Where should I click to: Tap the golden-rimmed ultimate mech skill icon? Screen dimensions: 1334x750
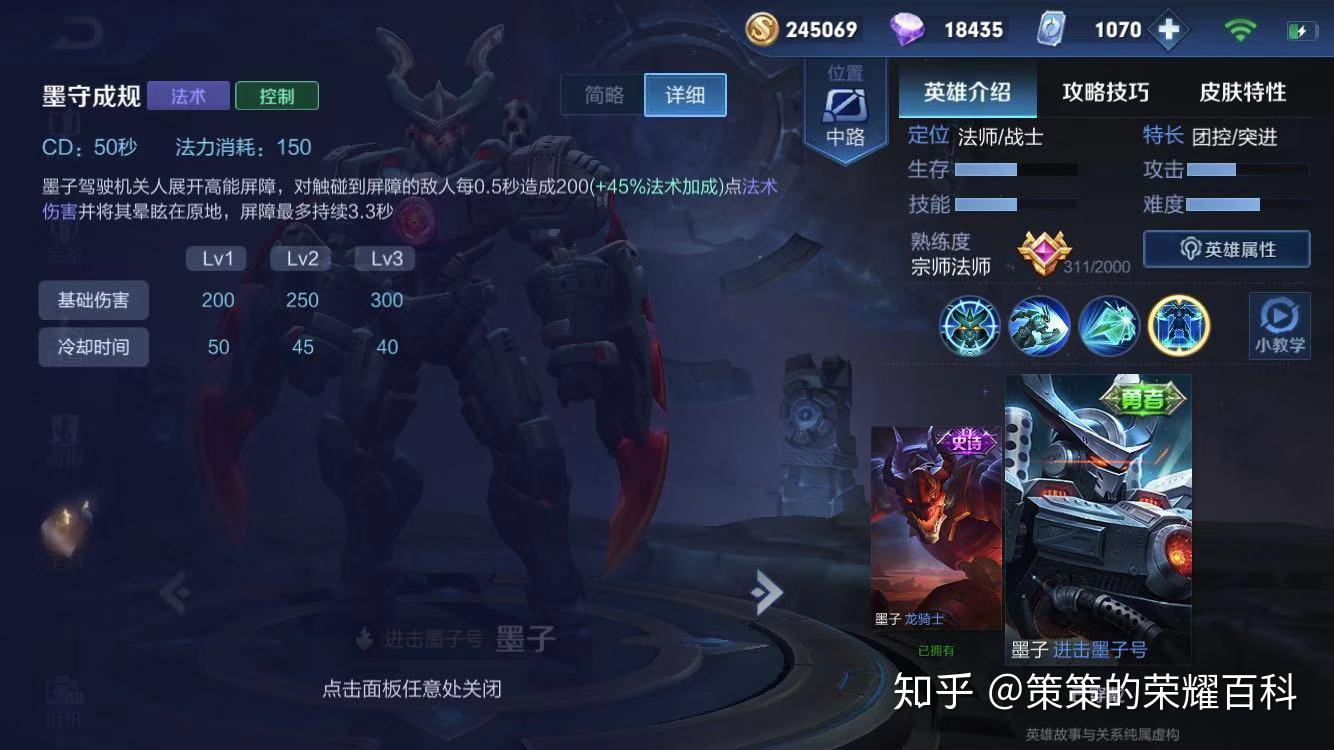[1178, 326]
